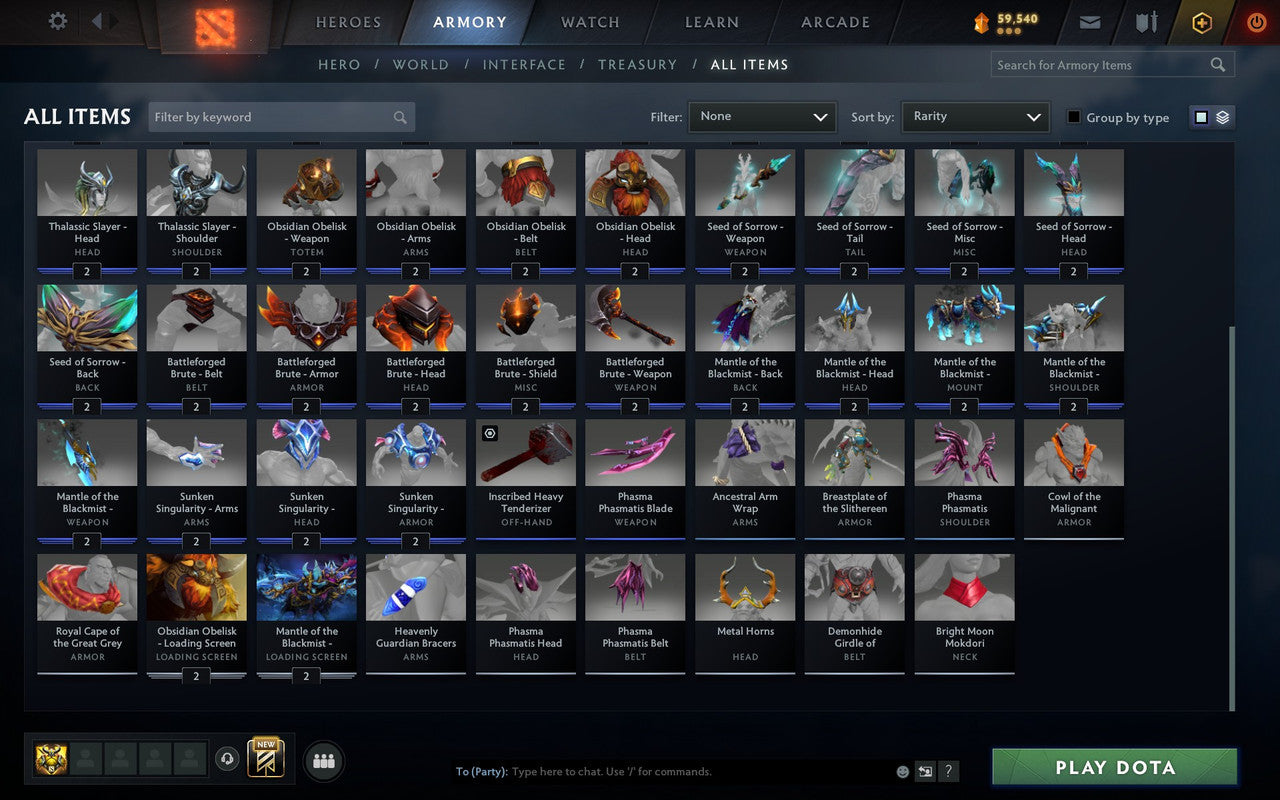Open the TREASURY section
The height and width of the screenshot is (800, 1280).
coord(638,64)
